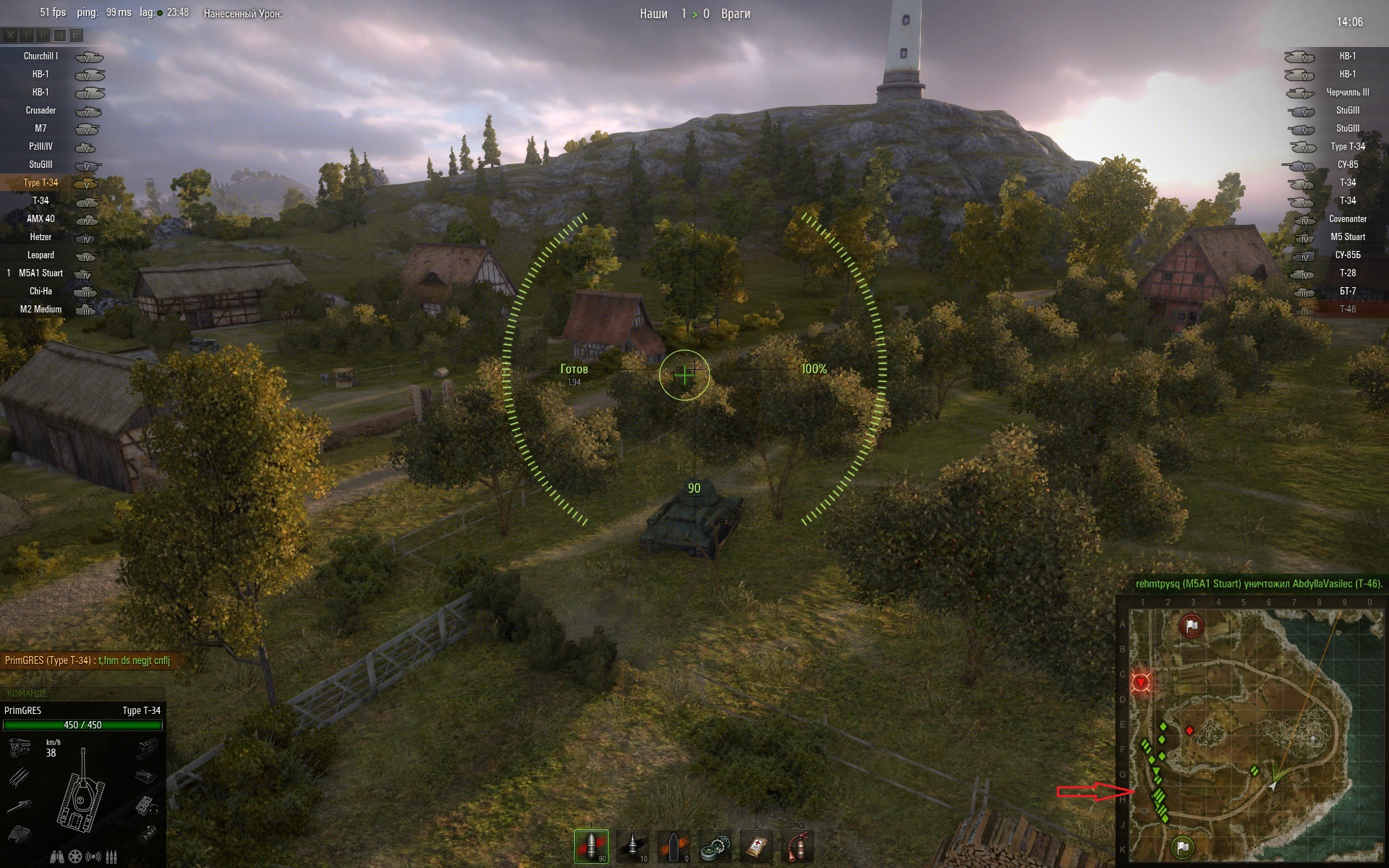
Task: Use the first aid kit consumable
Action: (x=756, y=846)
